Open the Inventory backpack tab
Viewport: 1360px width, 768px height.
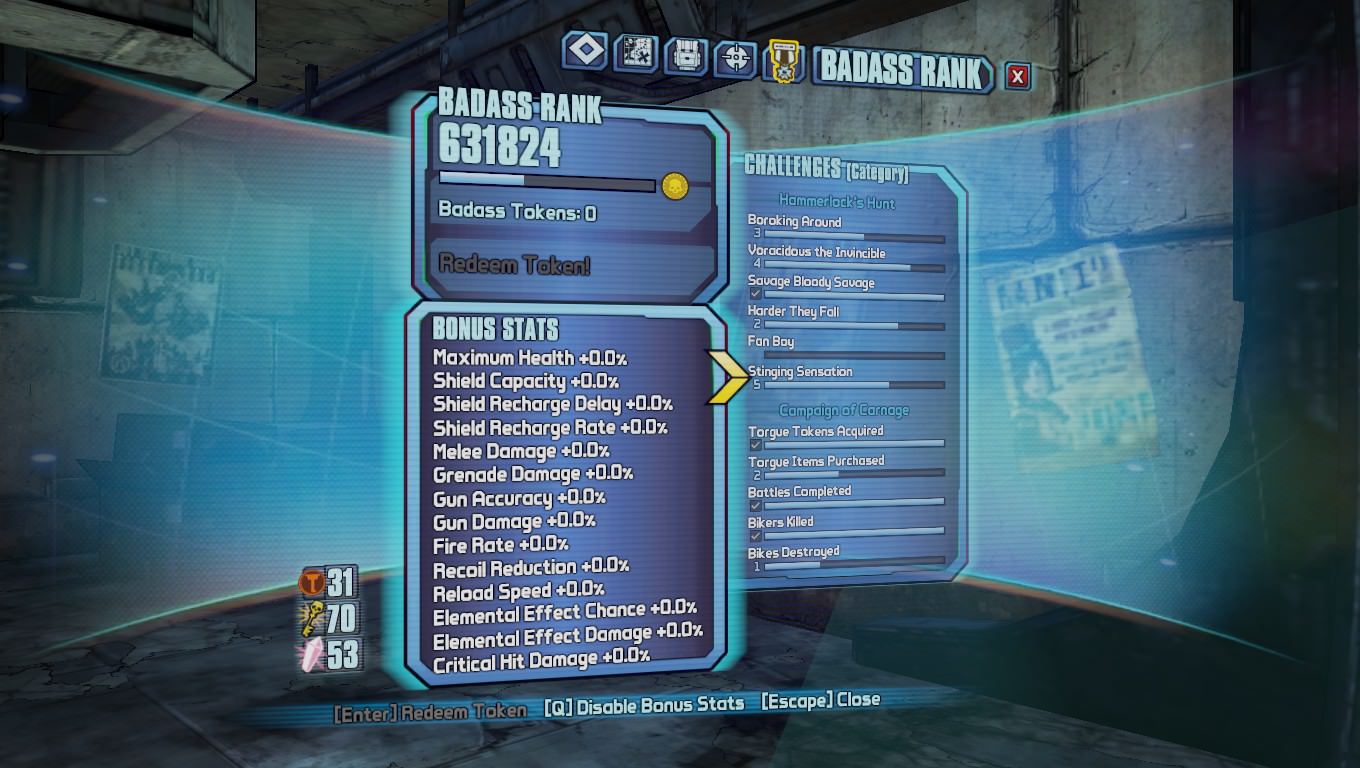(x=686, y=56)
